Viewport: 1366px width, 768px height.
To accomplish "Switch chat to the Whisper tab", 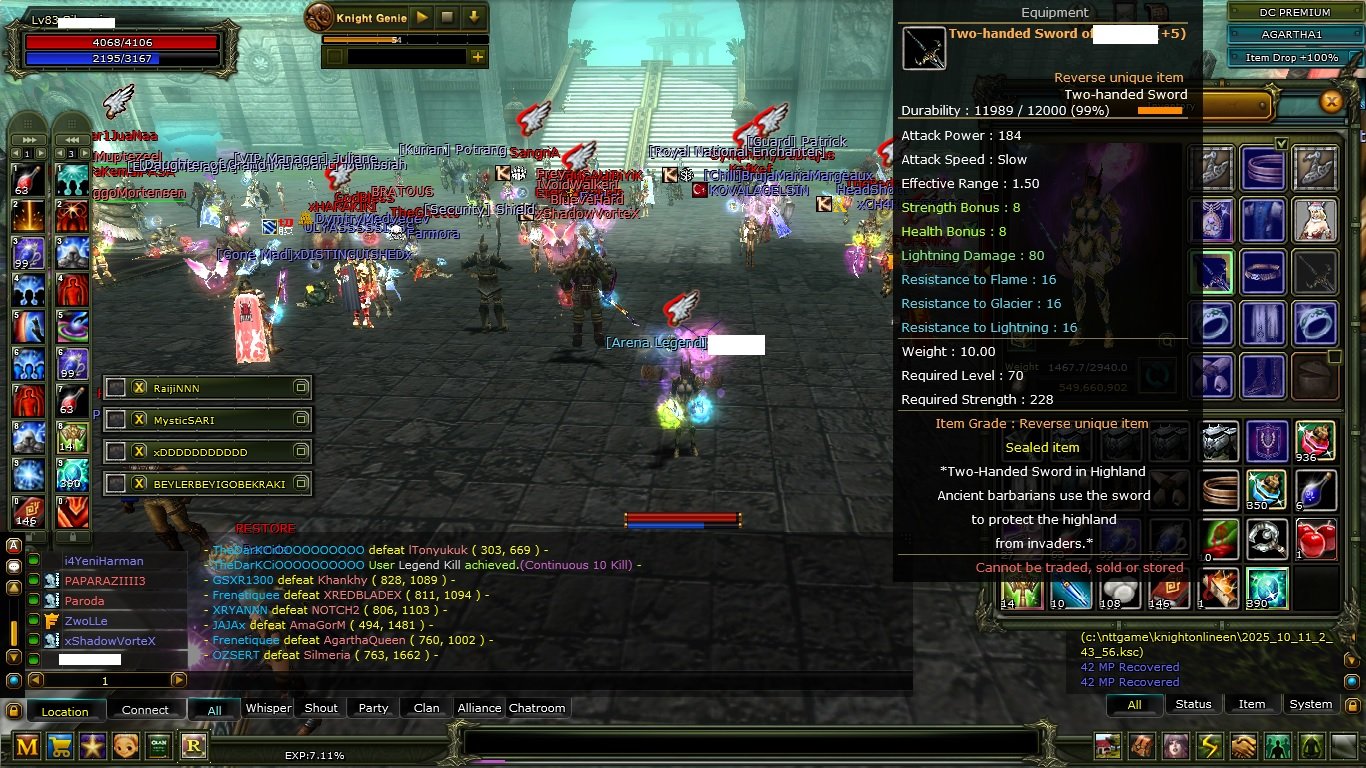I will pos(268,708).
